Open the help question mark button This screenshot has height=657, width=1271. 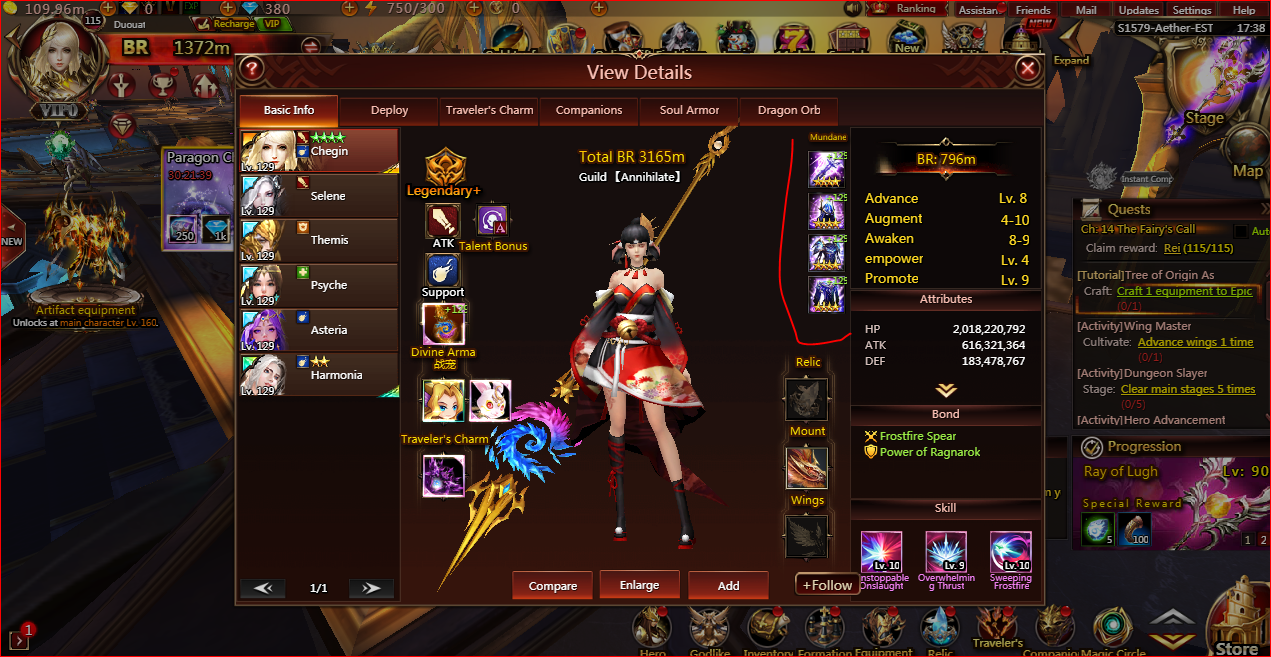pyautogui.click(x=252, y=69)
